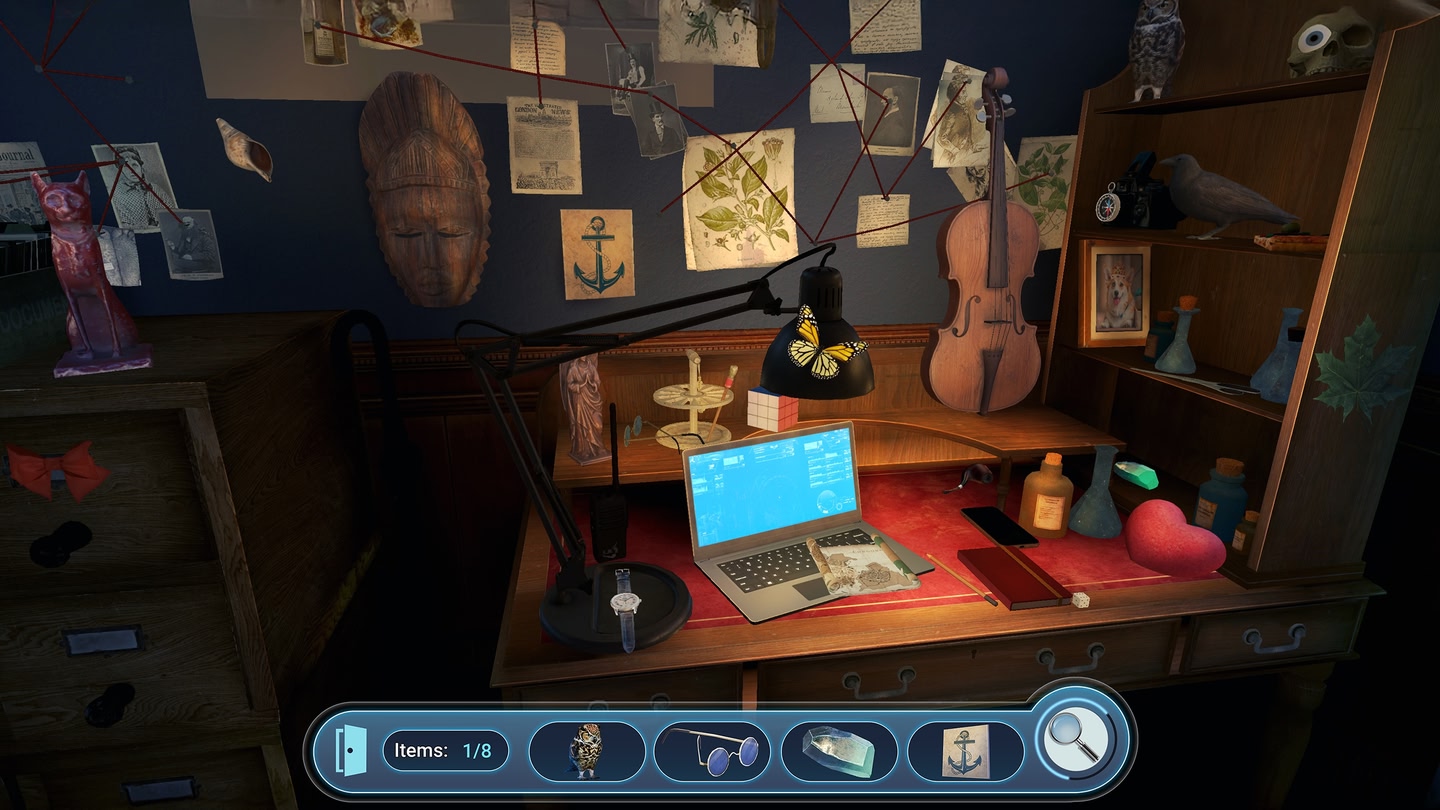
Task: Click the door exit icon
Action: click(x=346, y=750)
